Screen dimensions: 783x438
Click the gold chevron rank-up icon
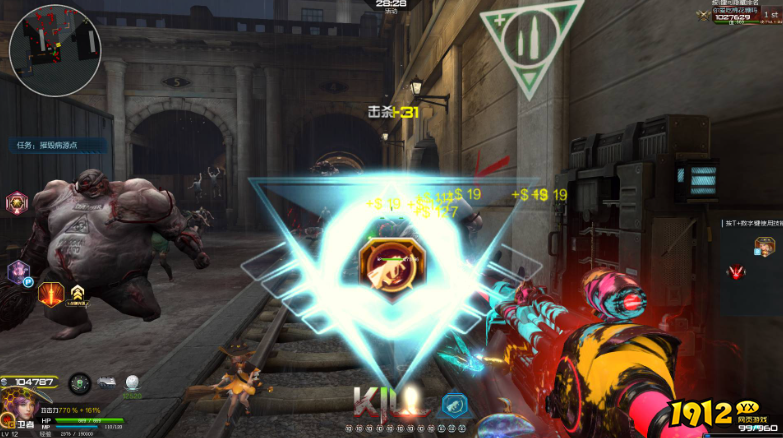(79, 293)
